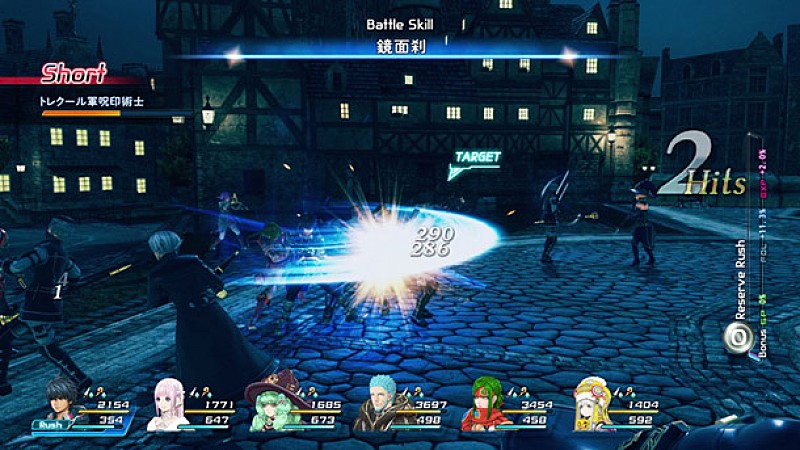Select the dark-haired swordsman party portrait
This screenshot has width=800, height=450.
[62, 402]
